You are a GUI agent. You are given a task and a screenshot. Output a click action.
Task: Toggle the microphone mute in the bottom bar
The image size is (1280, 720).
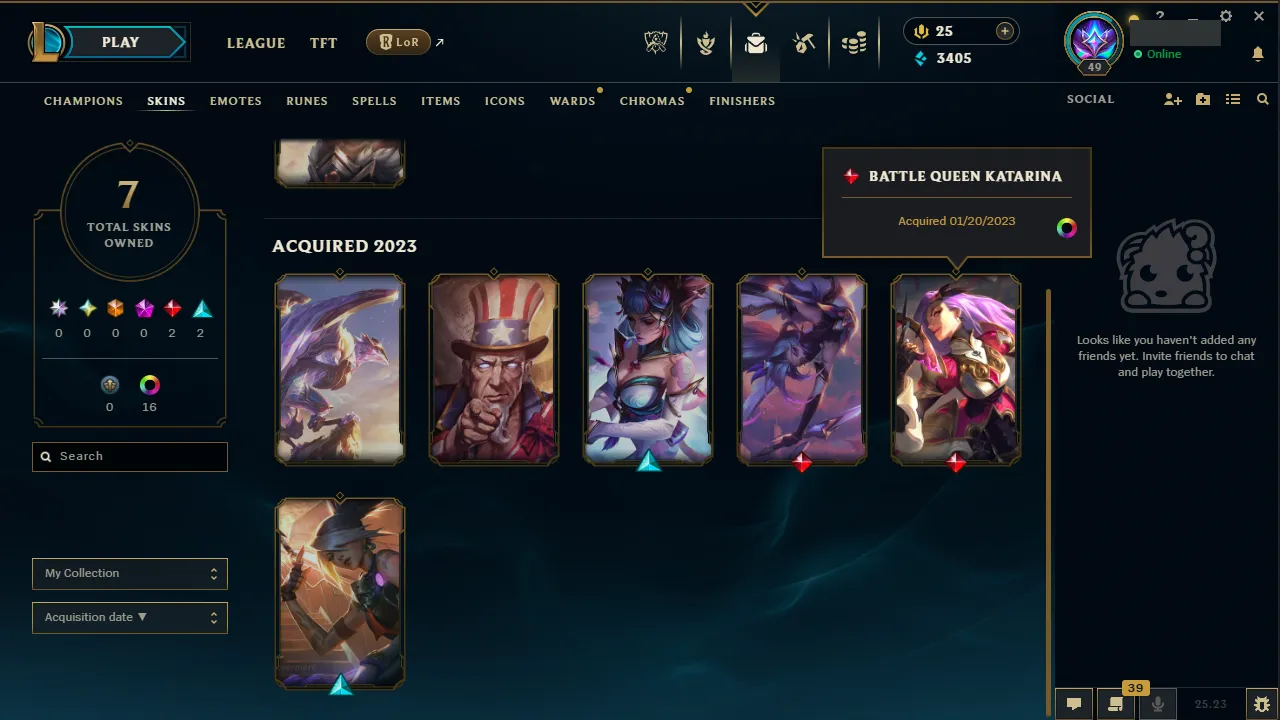tap(1157, 703)
